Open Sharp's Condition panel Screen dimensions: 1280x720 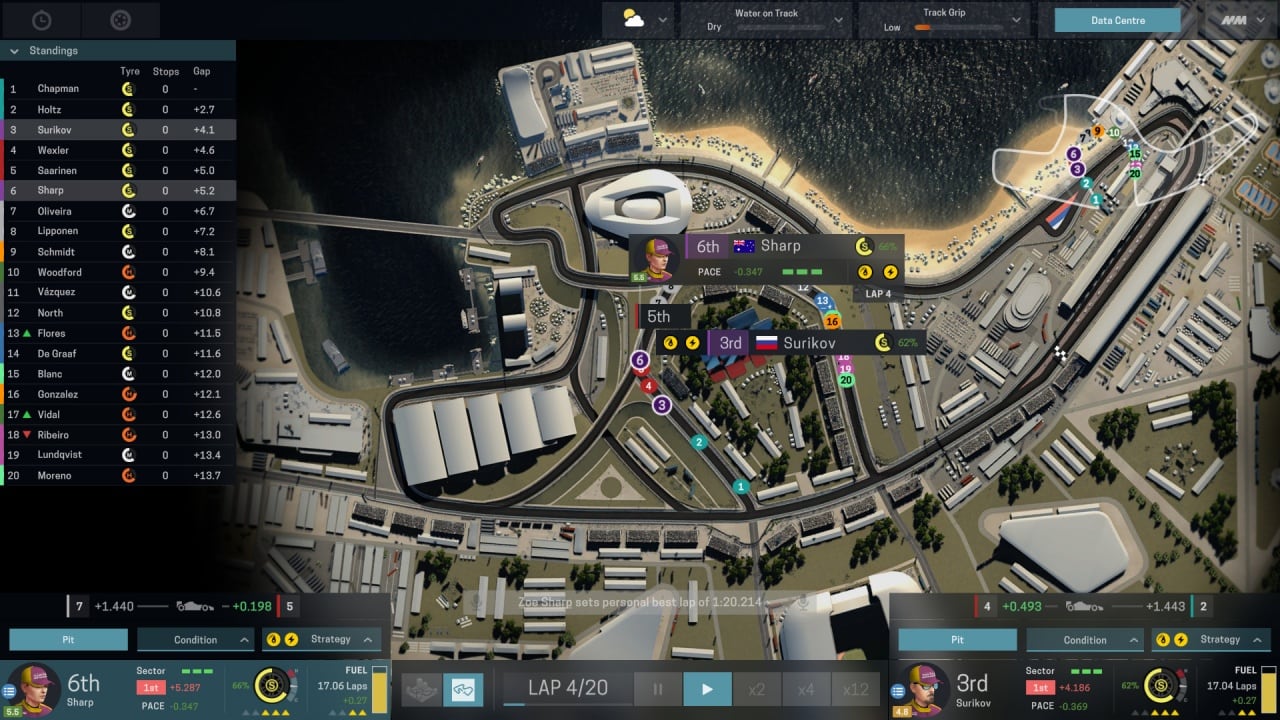[195, 640]
